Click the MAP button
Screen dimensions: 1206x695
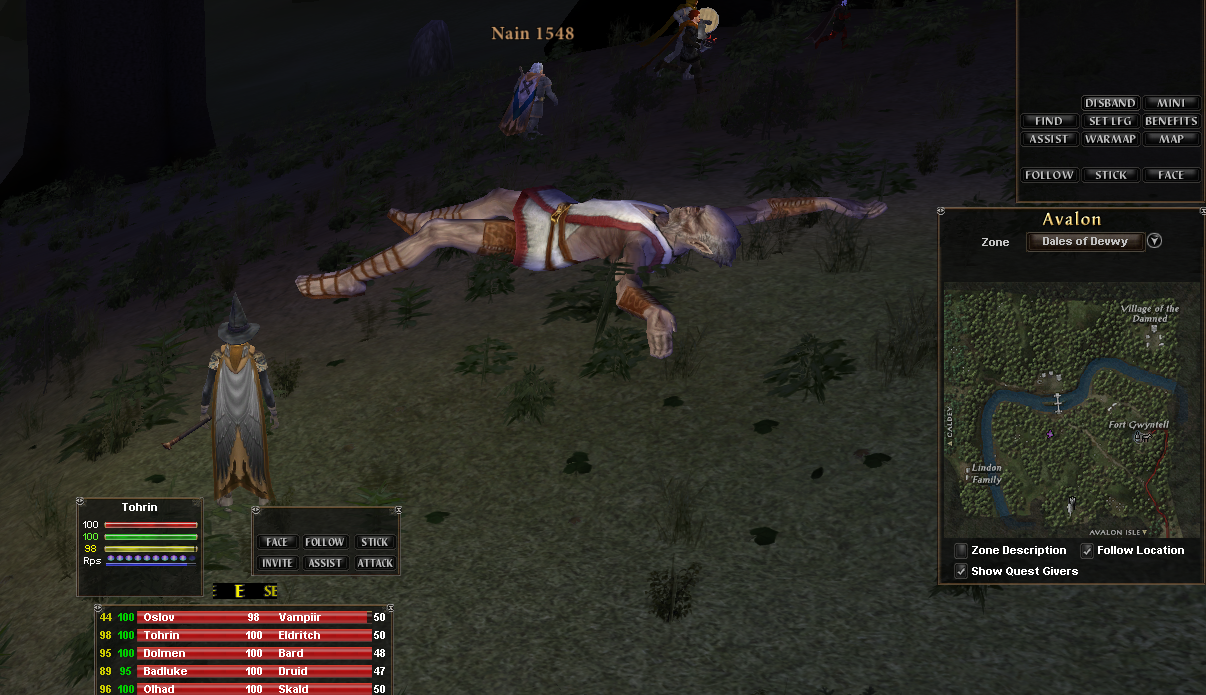pyautogui.click(x=1171, y=139)
